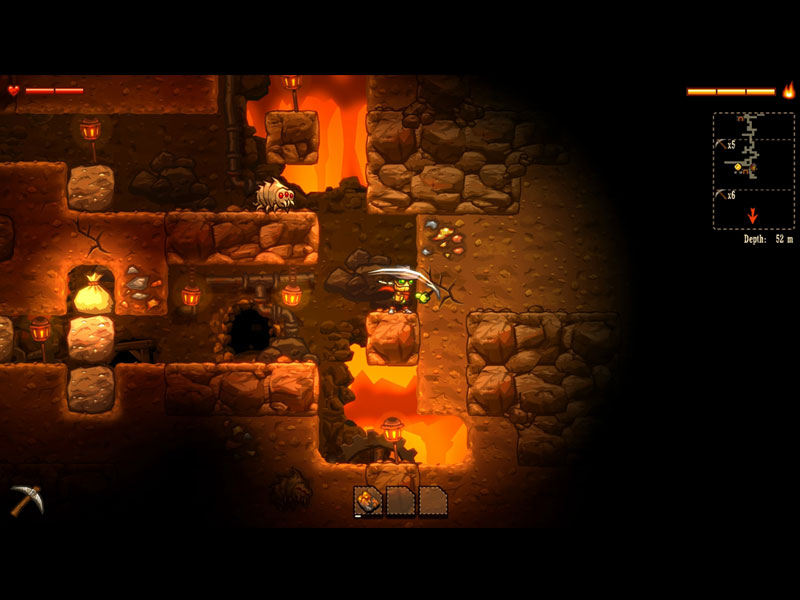Click the red down arrow on minimap

tap(752, 216)
